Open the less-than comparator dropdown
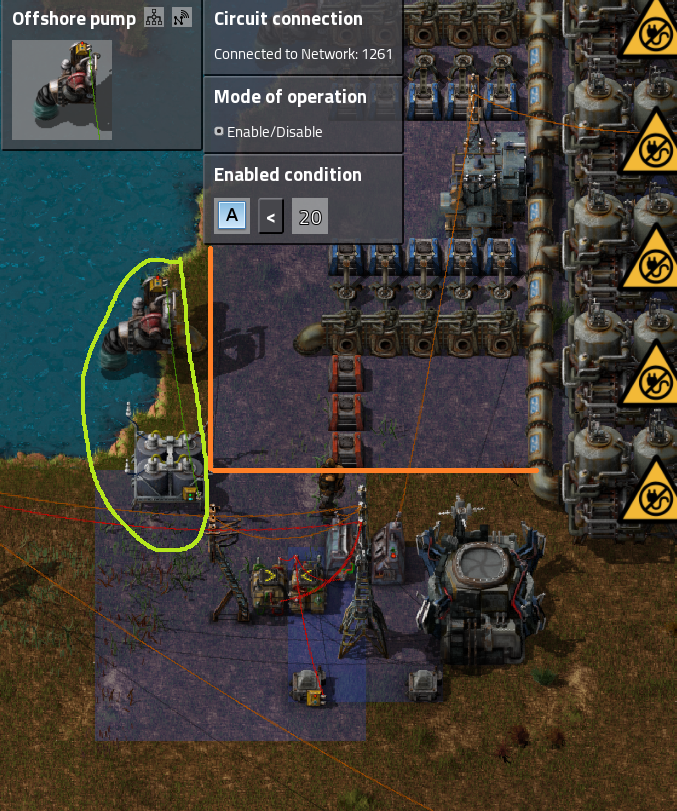677x811 pixels. pyautogui.click(x=271, y=215)
